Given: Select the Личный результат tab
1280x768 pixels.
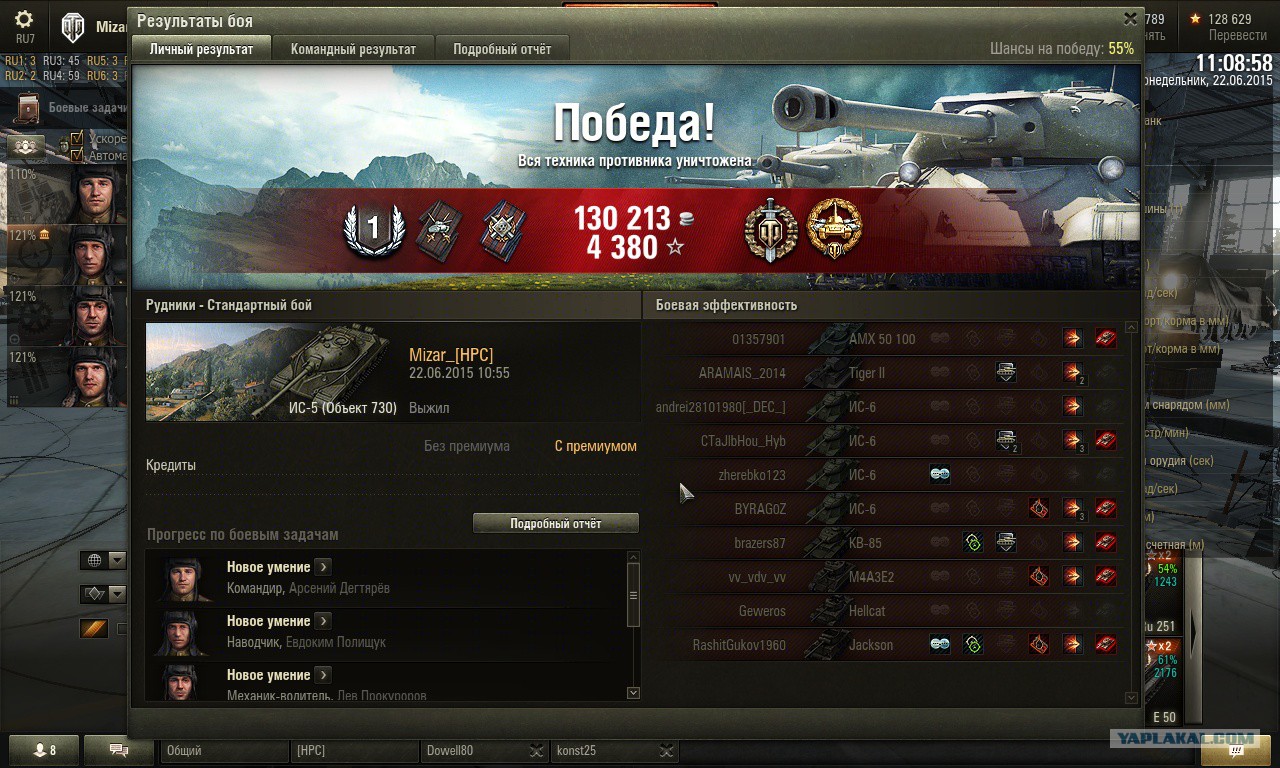Looking at the screenshot, I should [201, 49].
